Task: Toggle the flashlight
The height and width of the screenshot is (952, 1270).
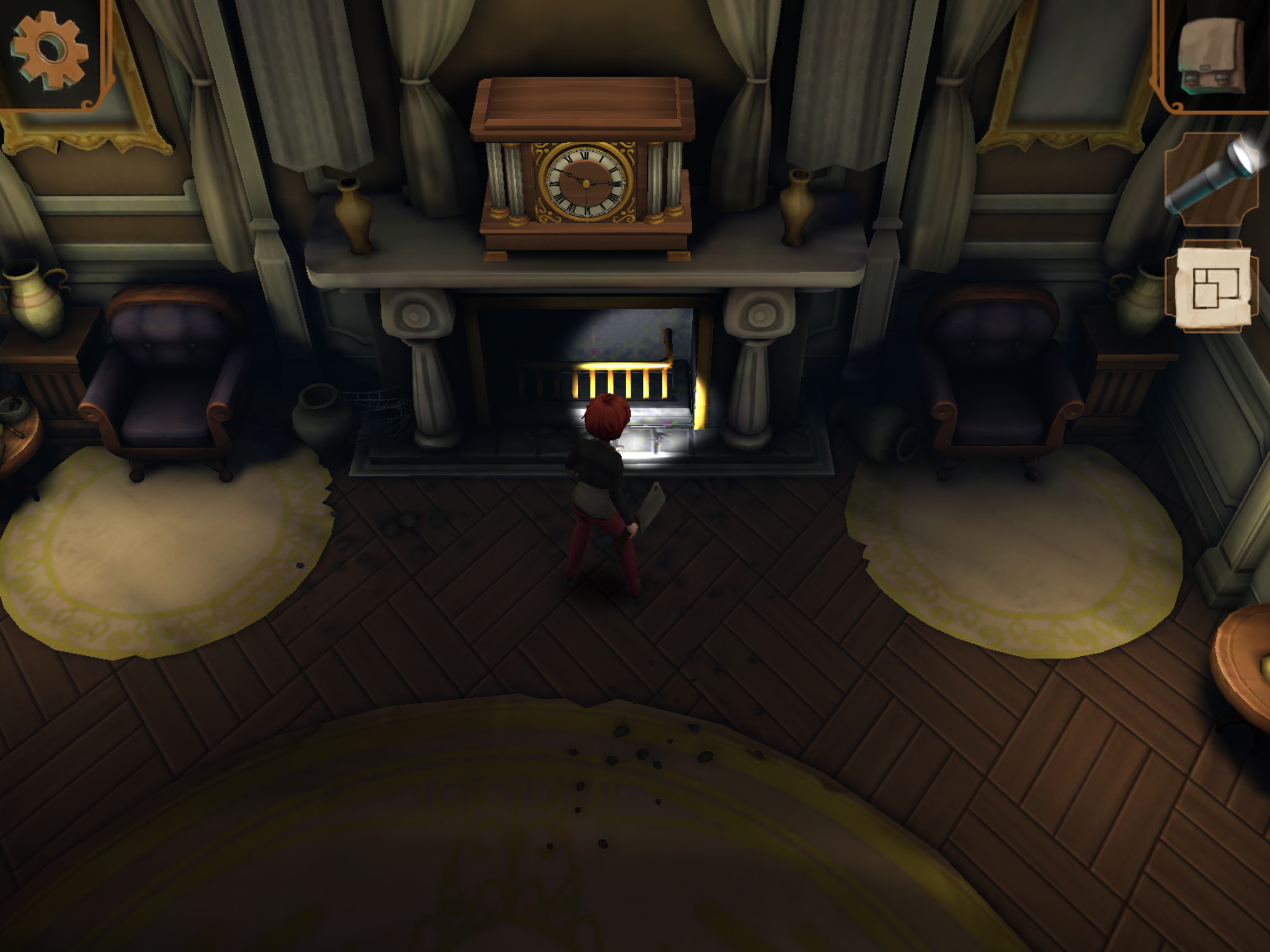Action: [x=1212, y=177]
